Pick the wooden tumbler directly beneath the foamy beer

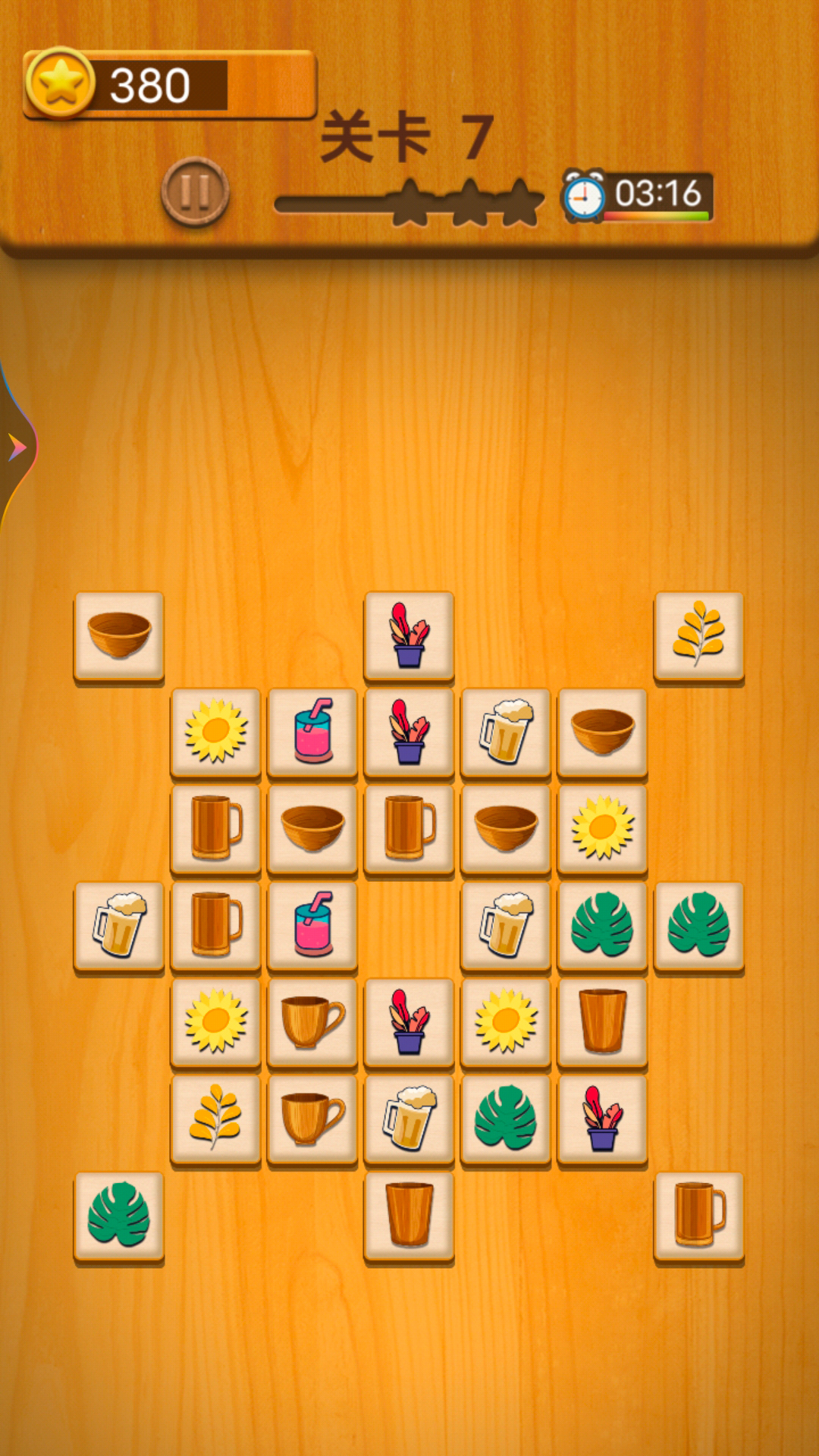tap(409, 1215)
